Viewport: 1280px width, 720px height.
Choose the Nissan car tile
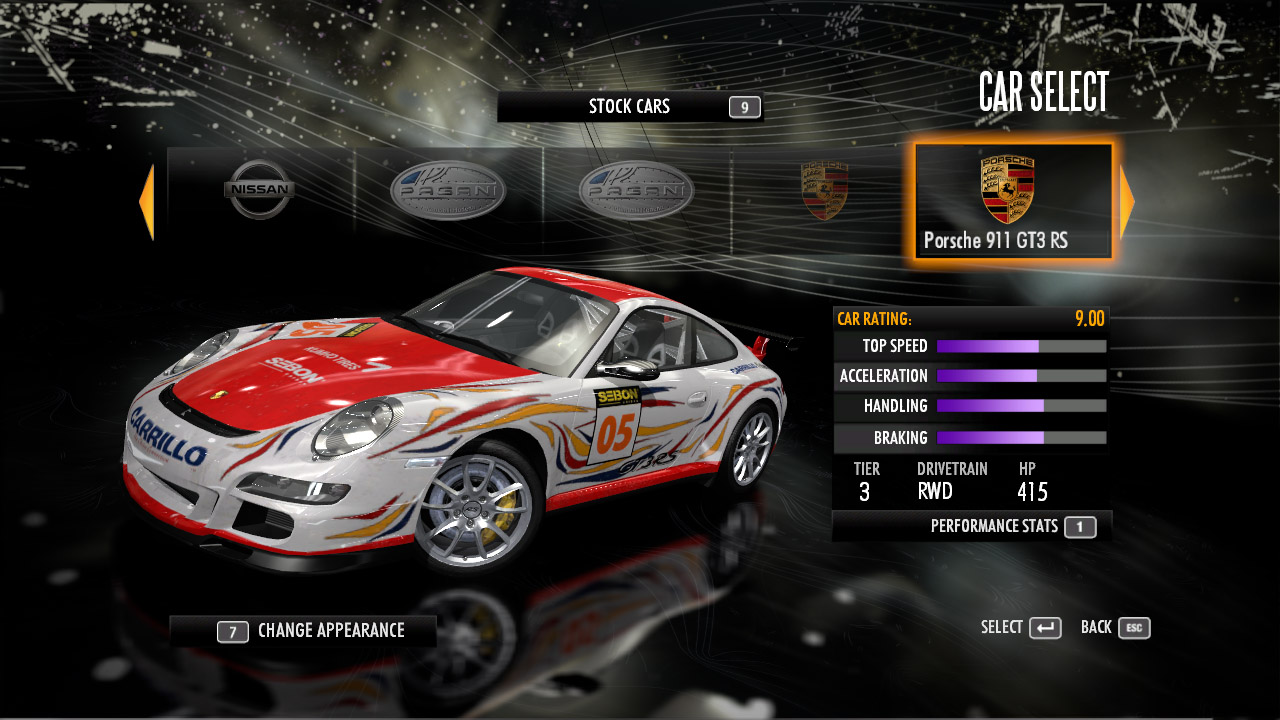[259, 190]
